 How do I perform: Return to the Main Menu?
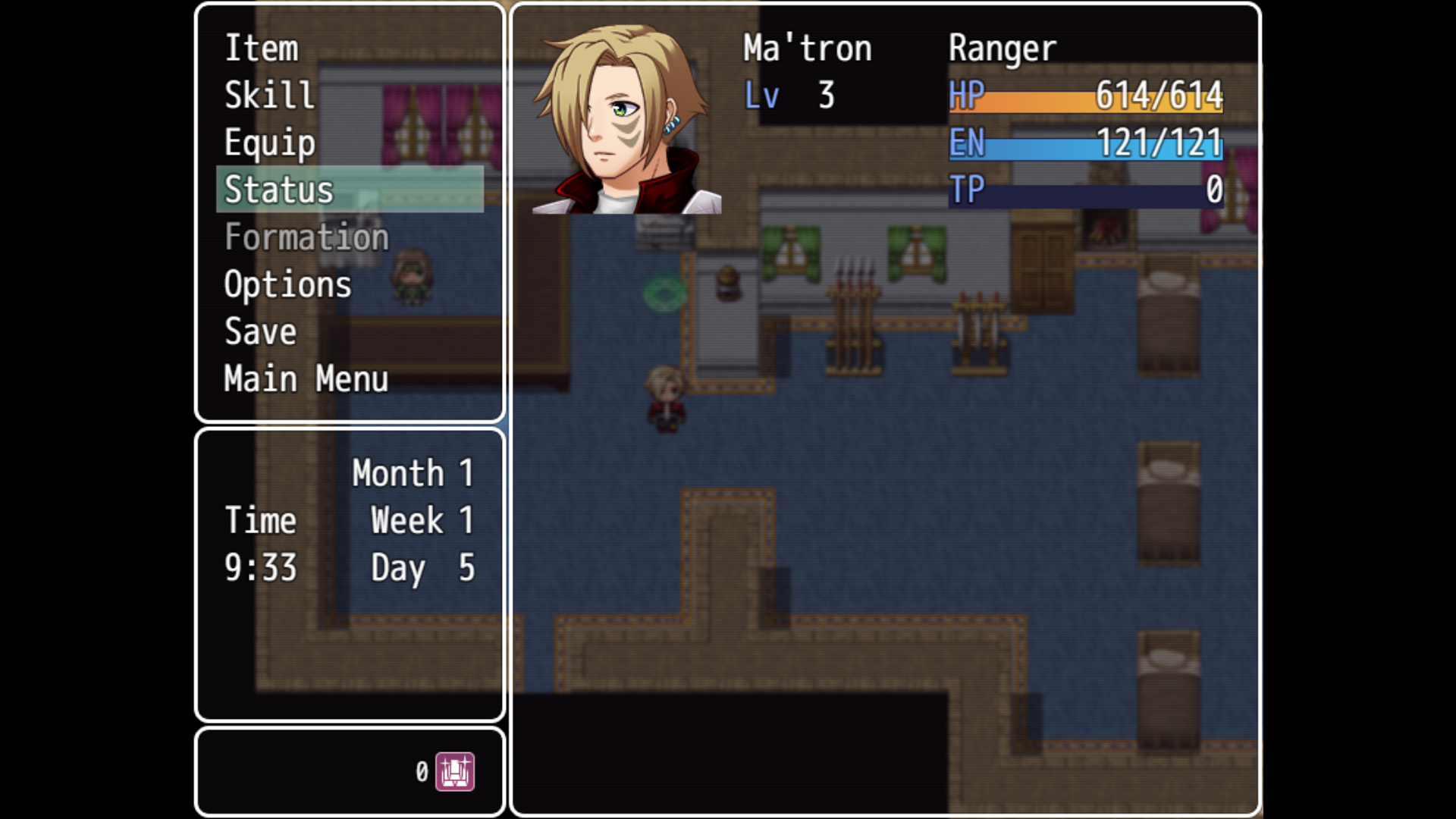coord(306,378)
